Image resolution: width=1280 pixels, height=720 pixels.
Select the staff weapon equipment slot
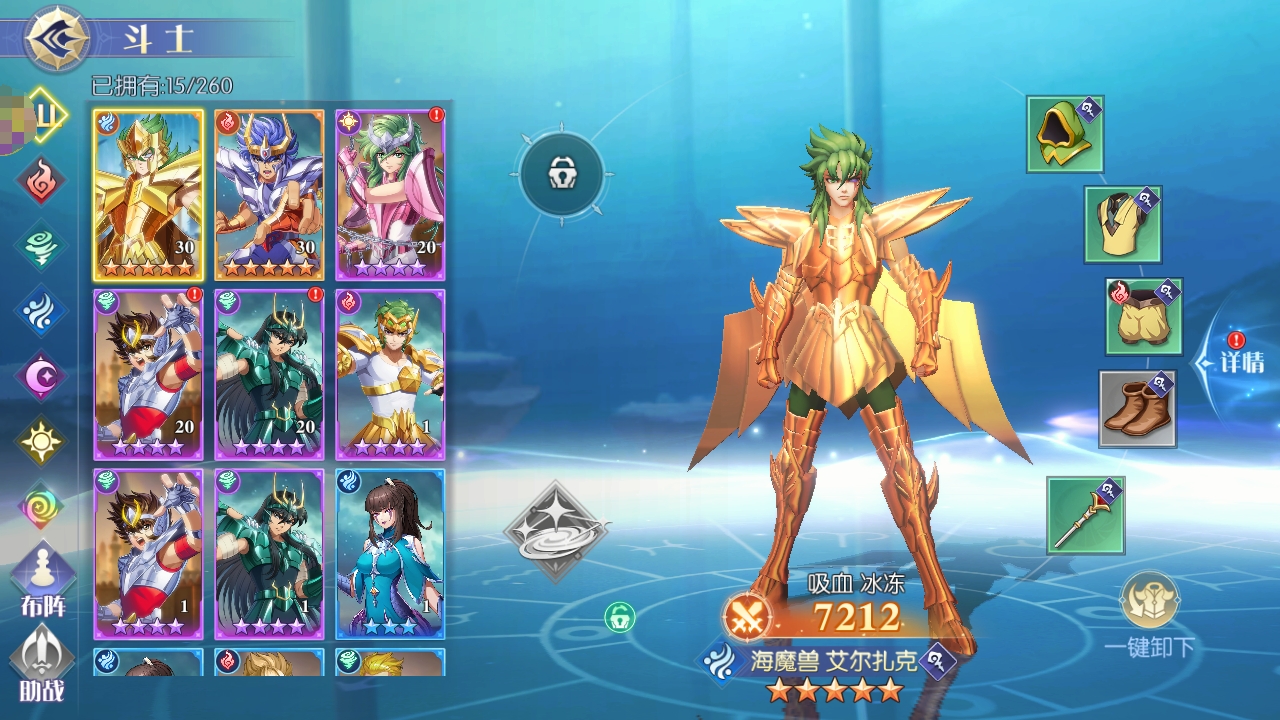tap(1085, 514)
